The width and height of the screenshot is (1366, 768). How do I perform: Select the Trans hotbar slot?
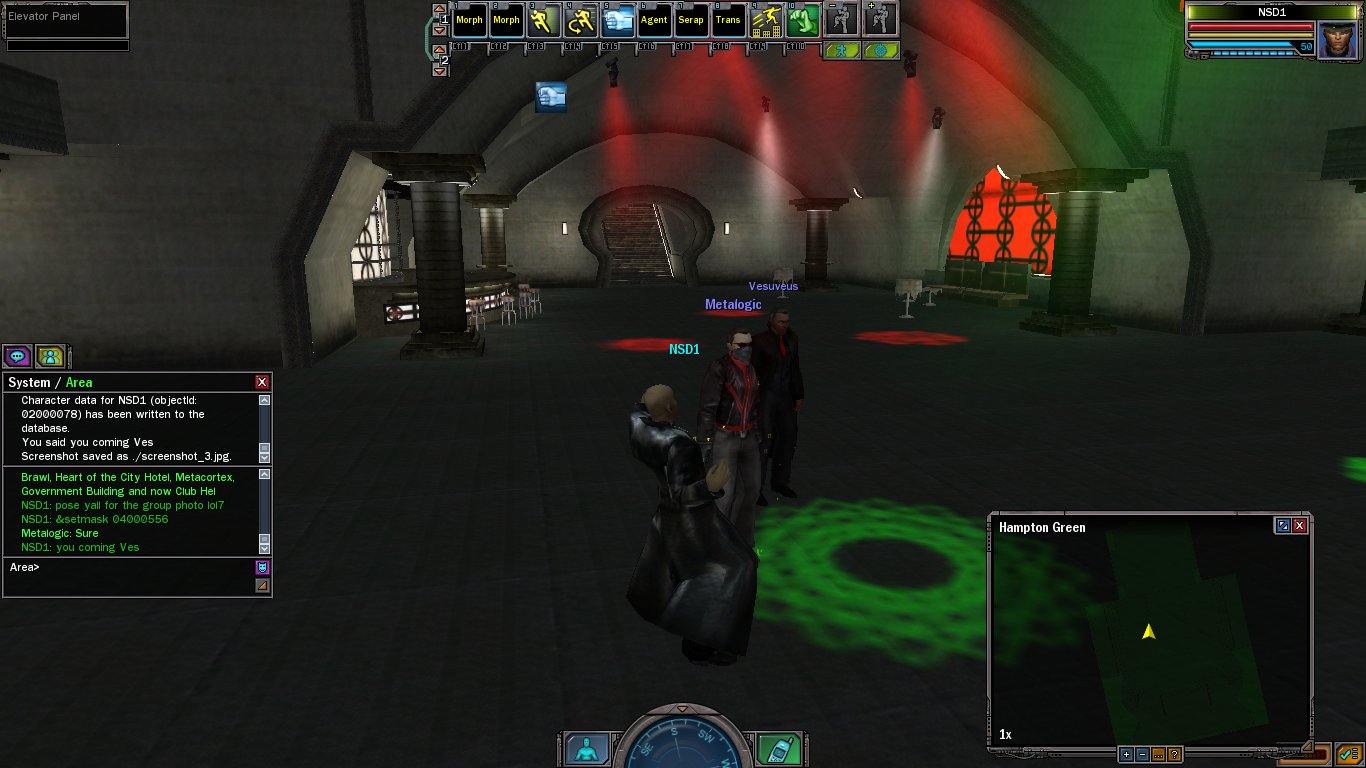coord(728,20)
